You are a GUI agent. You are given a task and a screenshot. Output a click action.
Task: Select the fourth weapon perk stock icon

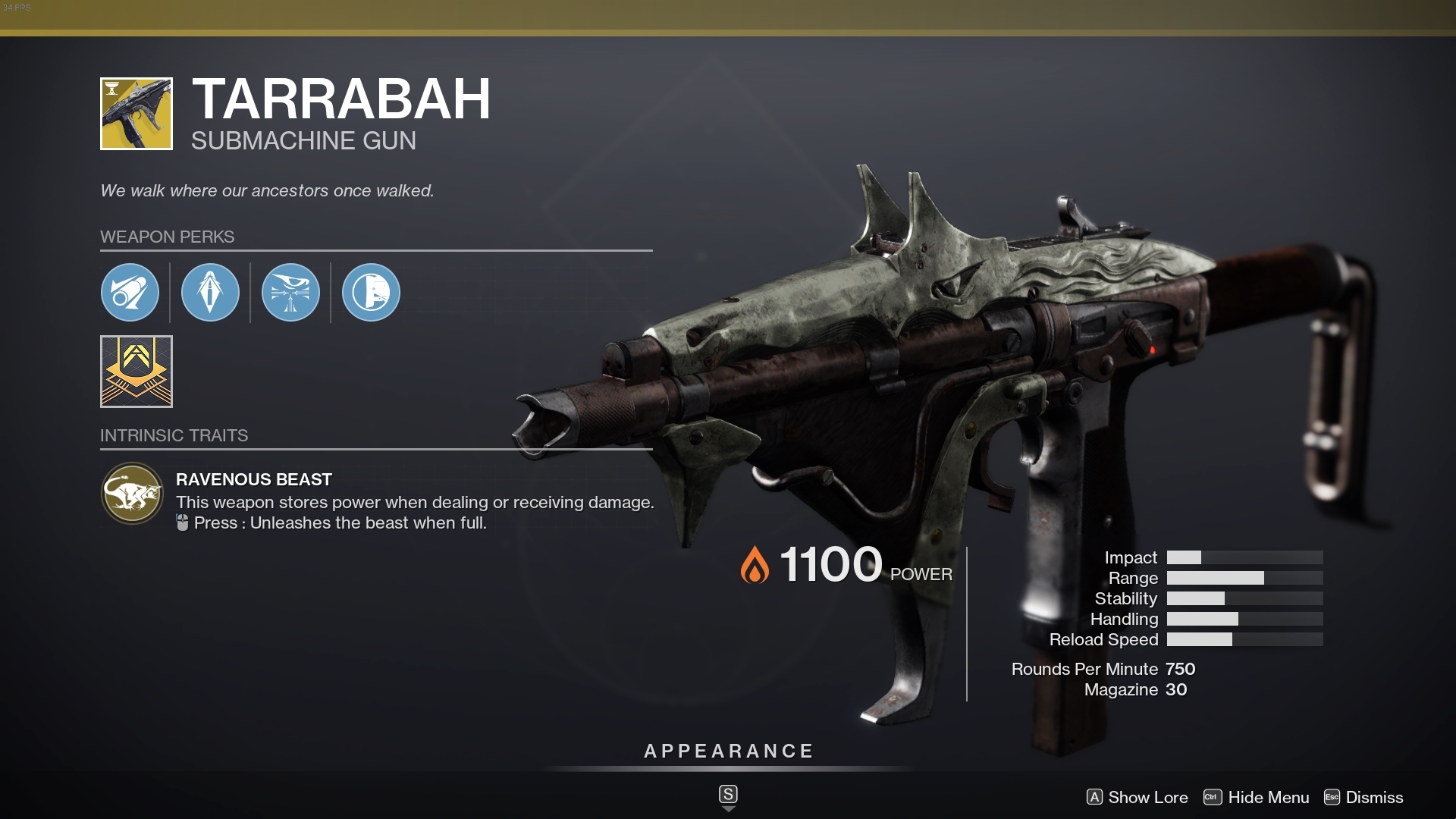tap(371, 292)
